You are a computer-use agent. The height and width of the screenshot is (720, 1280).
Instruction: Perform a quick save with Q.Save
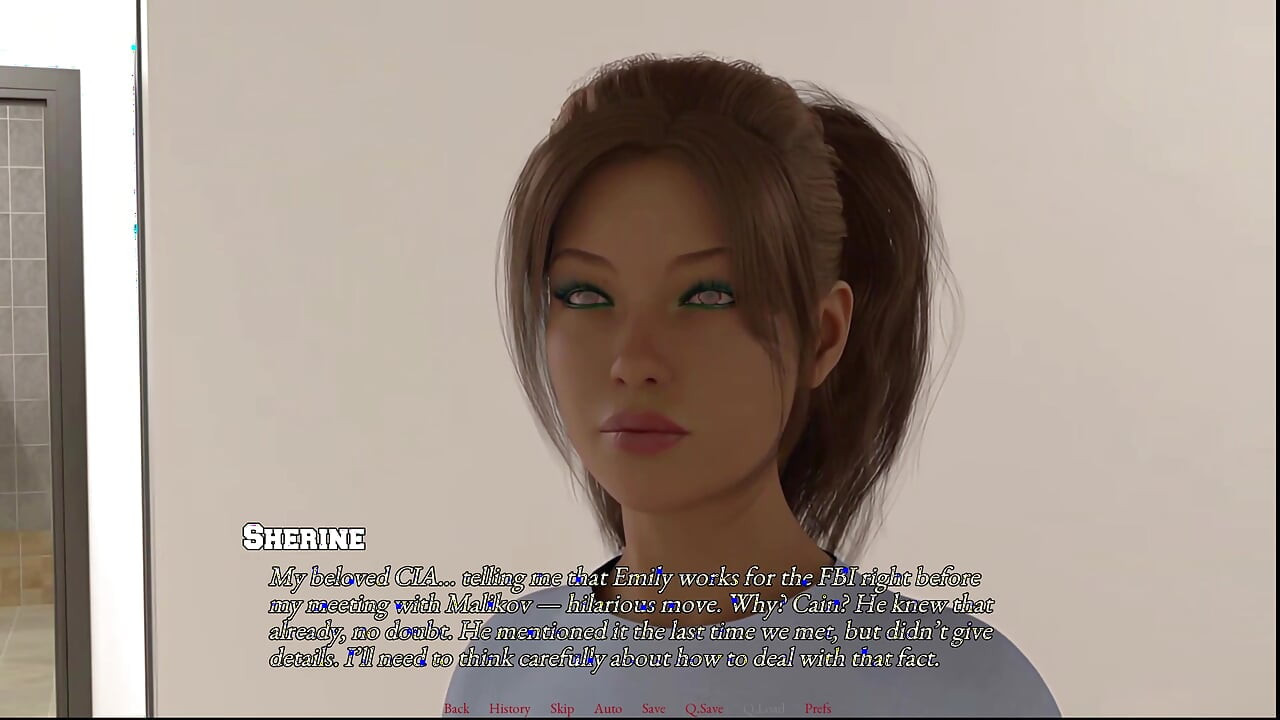pos(704,708)
